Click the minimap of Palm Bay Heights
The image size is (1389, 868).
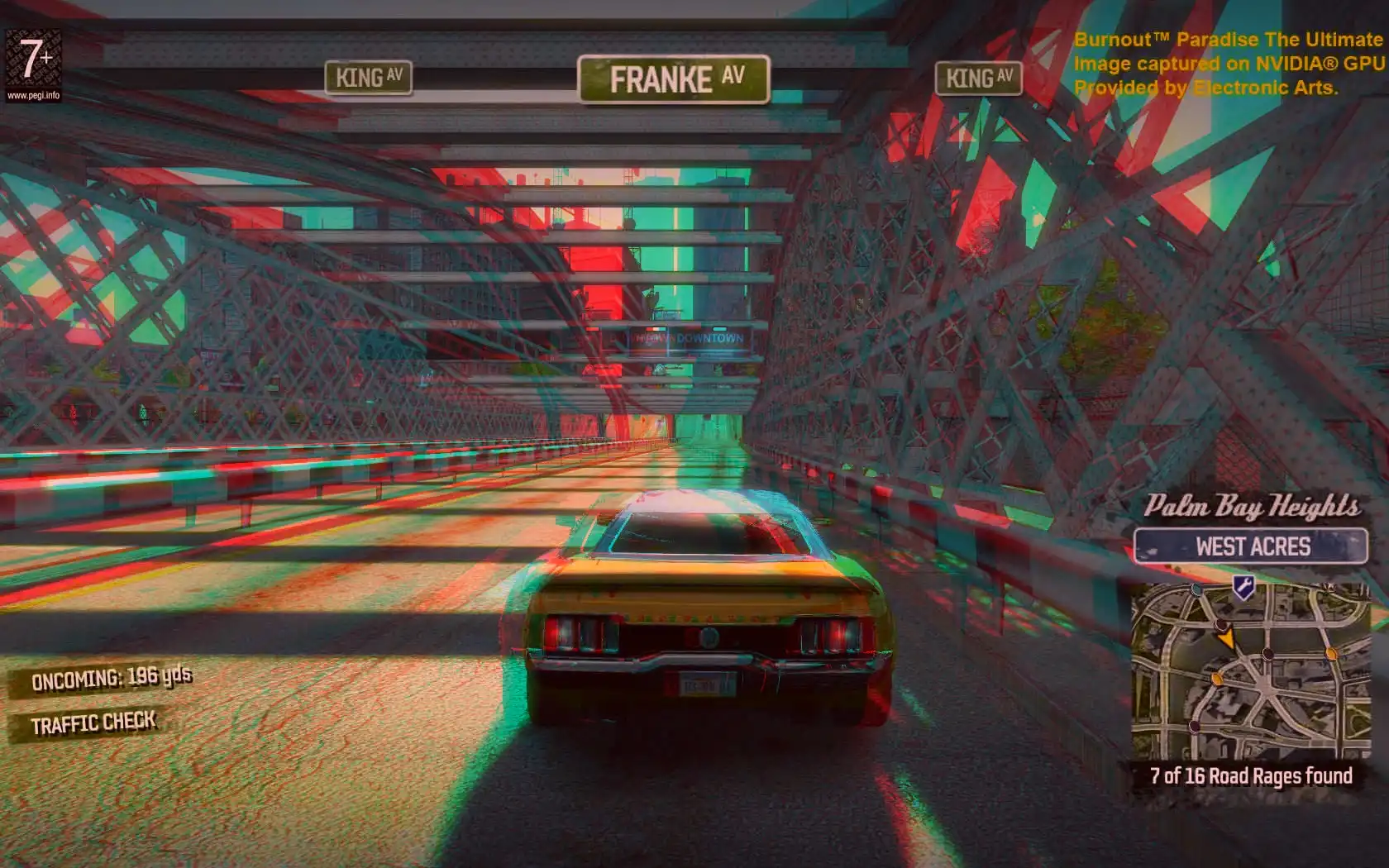click(1250, 671)
